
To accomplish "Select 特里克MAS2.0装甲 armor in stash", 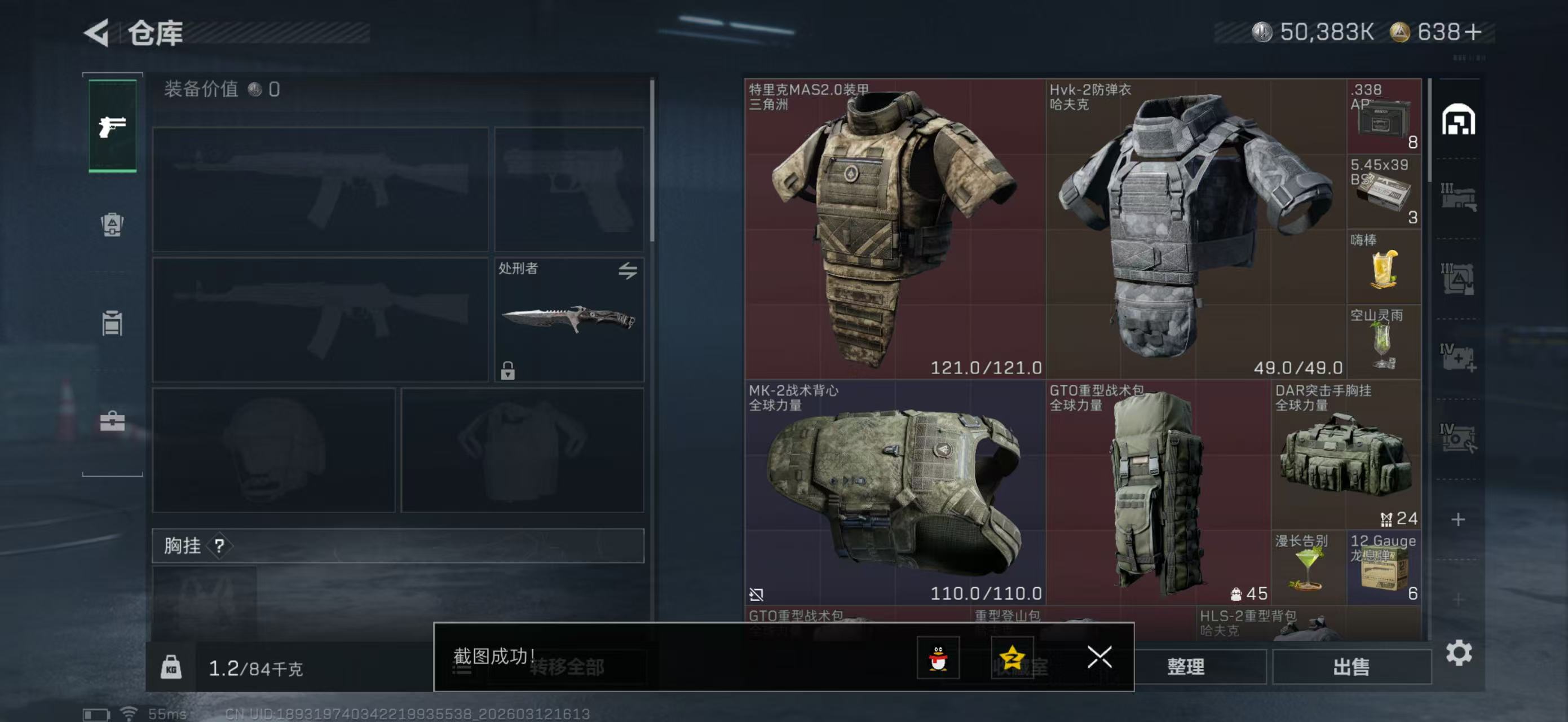I will (x=895, y=228).
